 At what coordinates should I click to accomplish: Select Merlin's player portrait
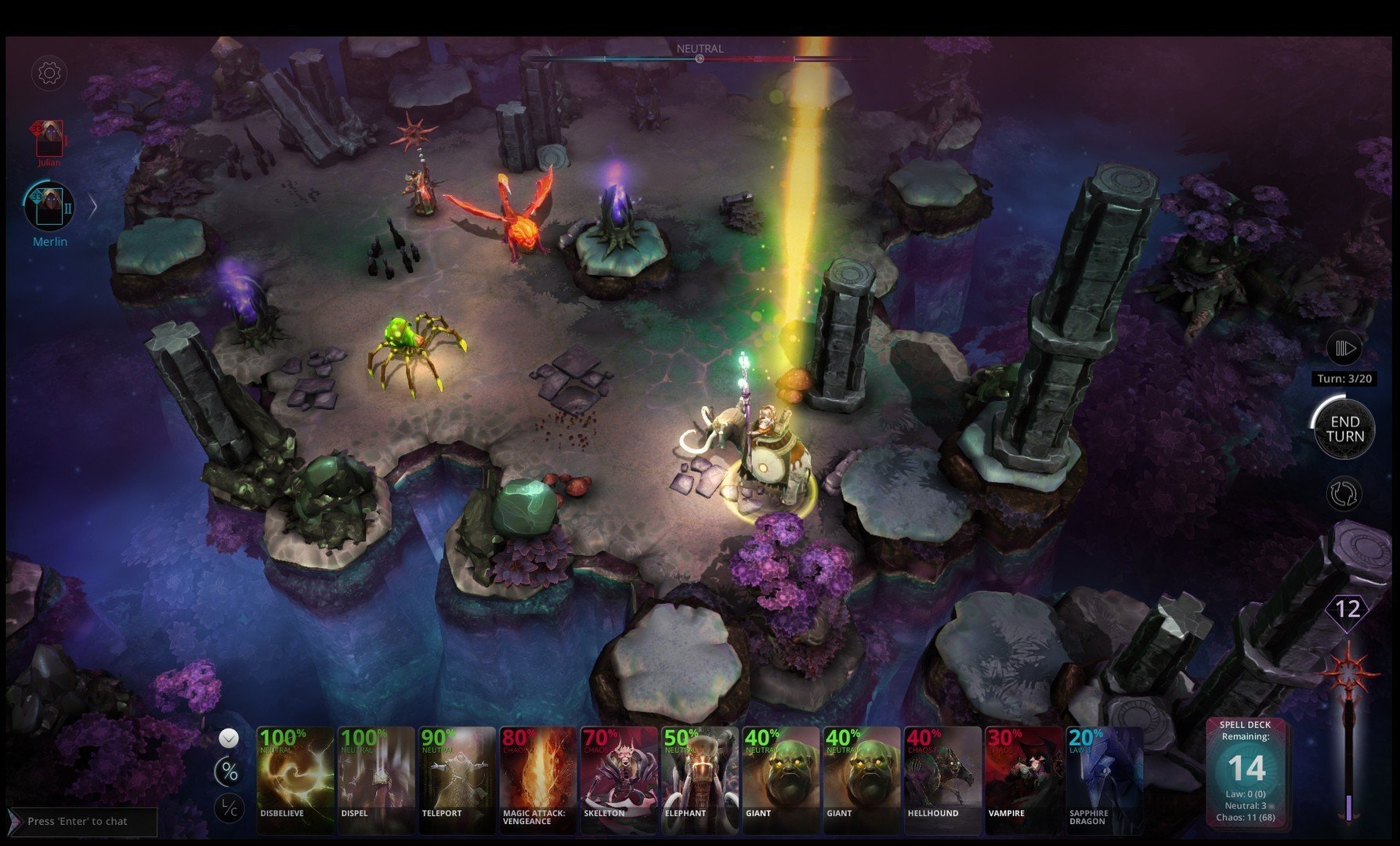point(49,206)
